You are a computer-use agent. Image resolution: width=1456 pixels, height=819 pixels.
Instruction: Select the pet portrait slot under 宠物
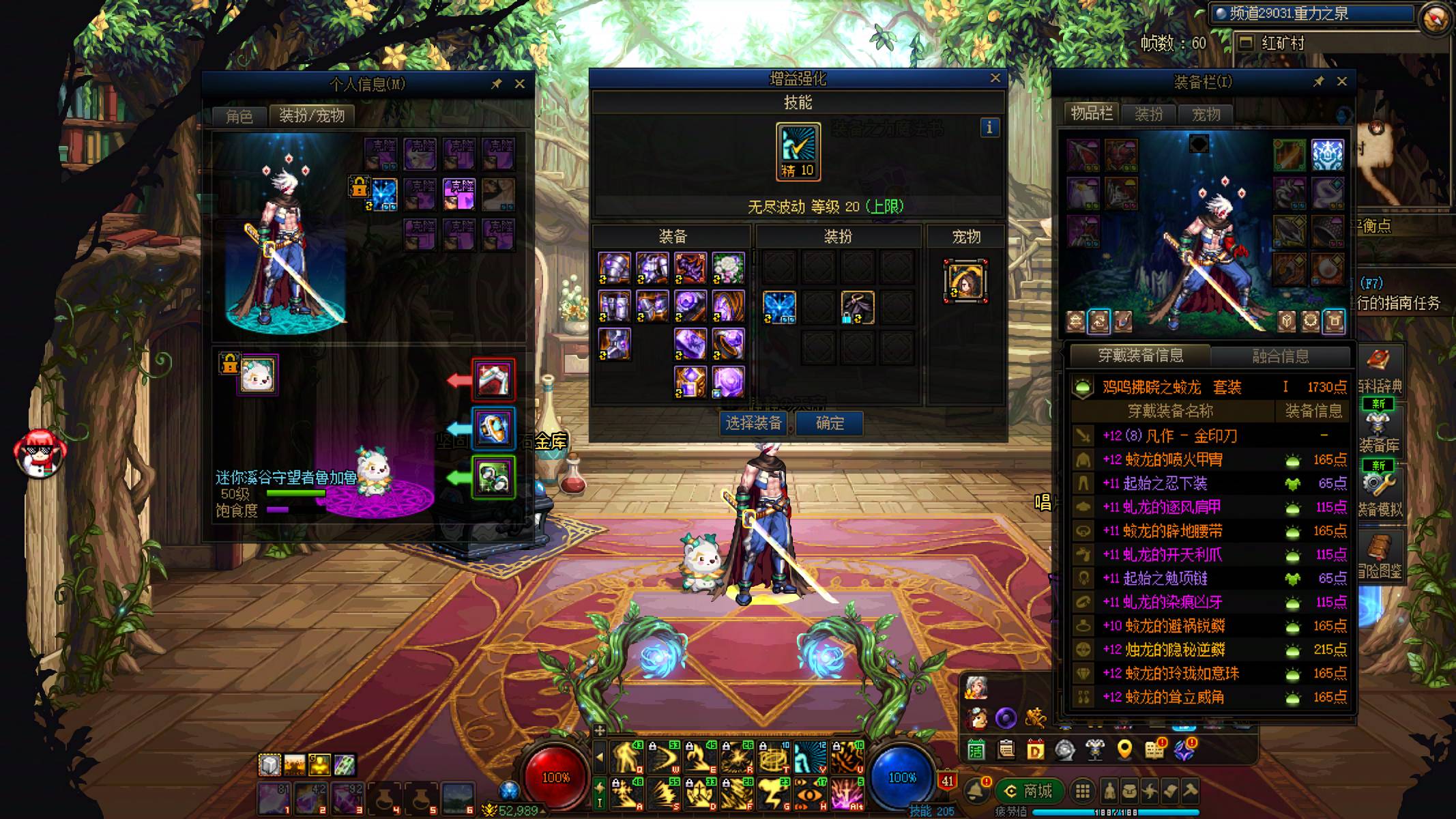coord(965,281)
